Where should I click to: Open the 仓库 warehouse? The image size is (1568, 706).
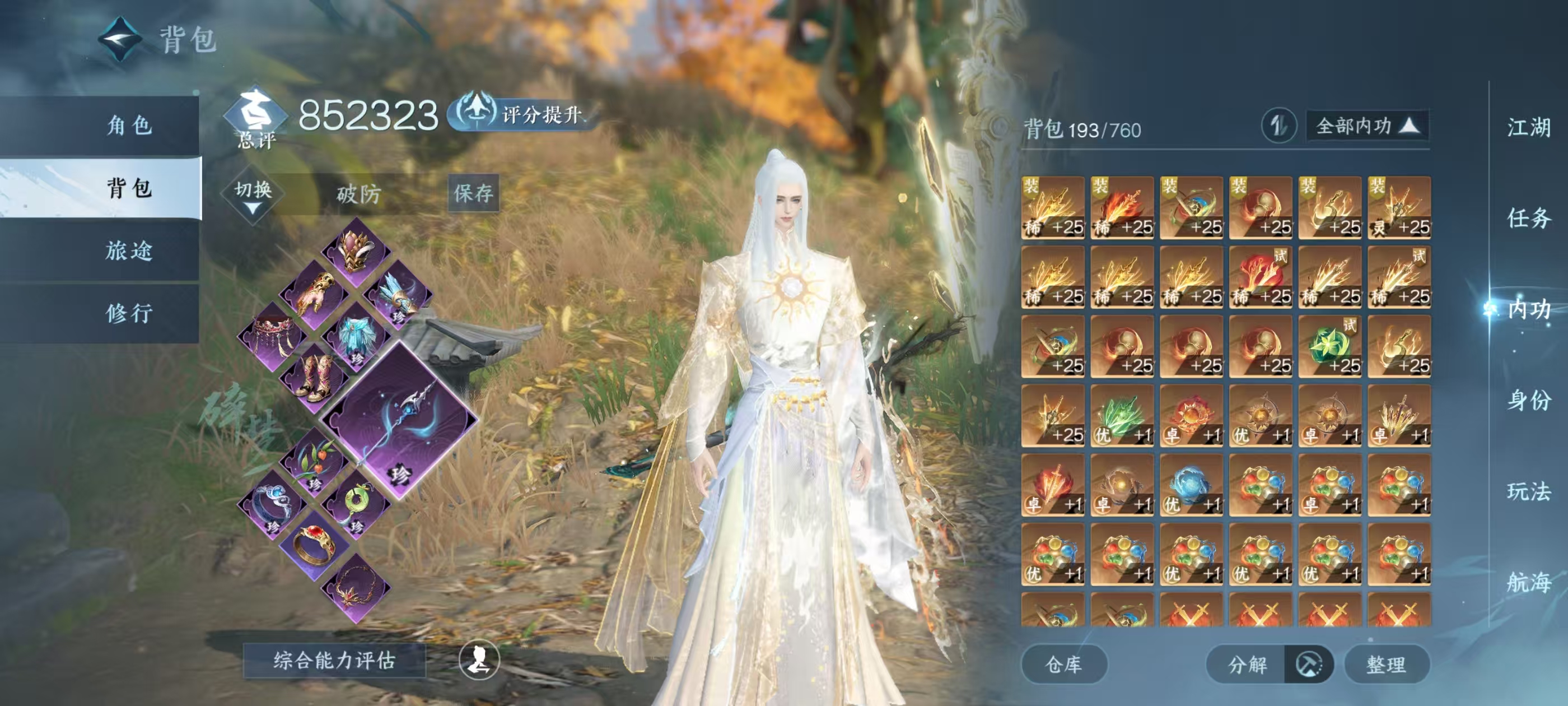[1063, 665]
